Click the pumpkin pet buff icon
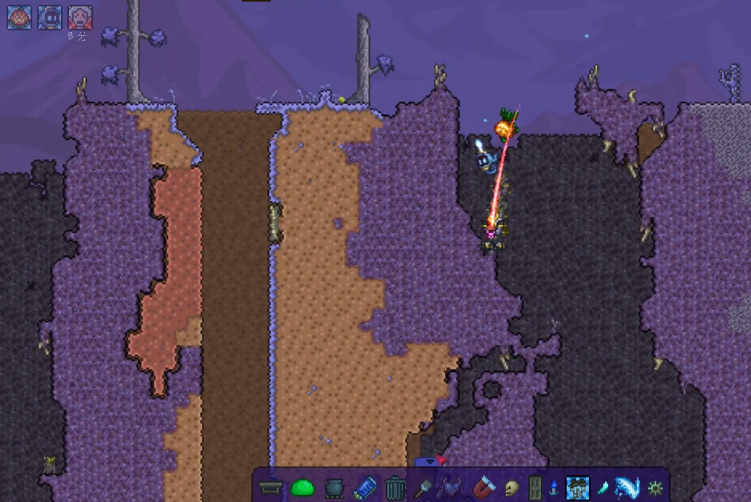This screenshot has width=751, height=502. pos(19,16)
